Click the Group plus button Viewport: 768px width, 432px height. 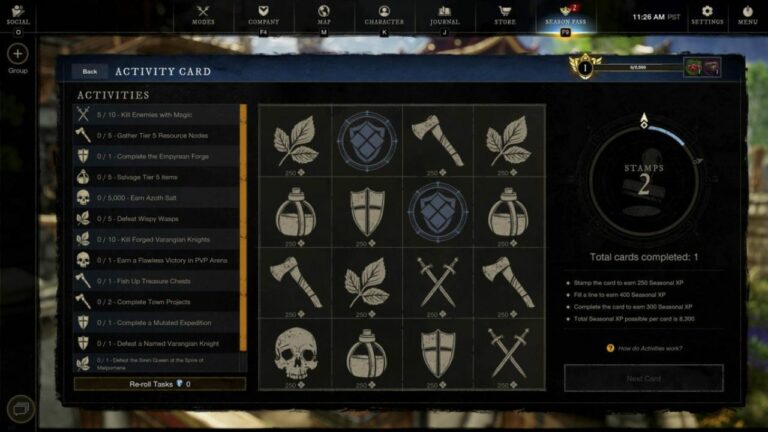[x=18, y=54]
